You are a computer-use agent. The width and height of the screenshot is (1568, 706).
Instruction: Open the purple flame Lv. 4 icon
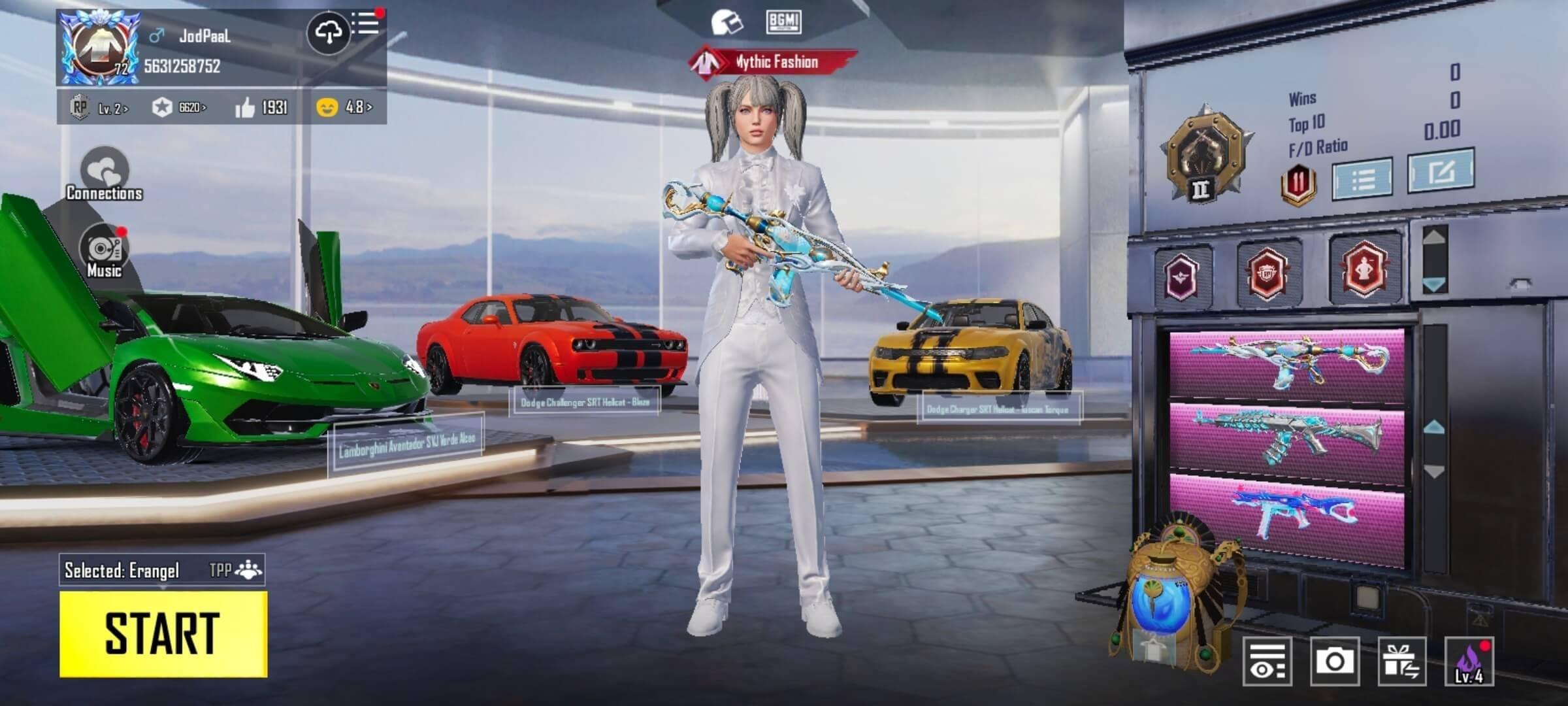click(x=1469, y=662)
